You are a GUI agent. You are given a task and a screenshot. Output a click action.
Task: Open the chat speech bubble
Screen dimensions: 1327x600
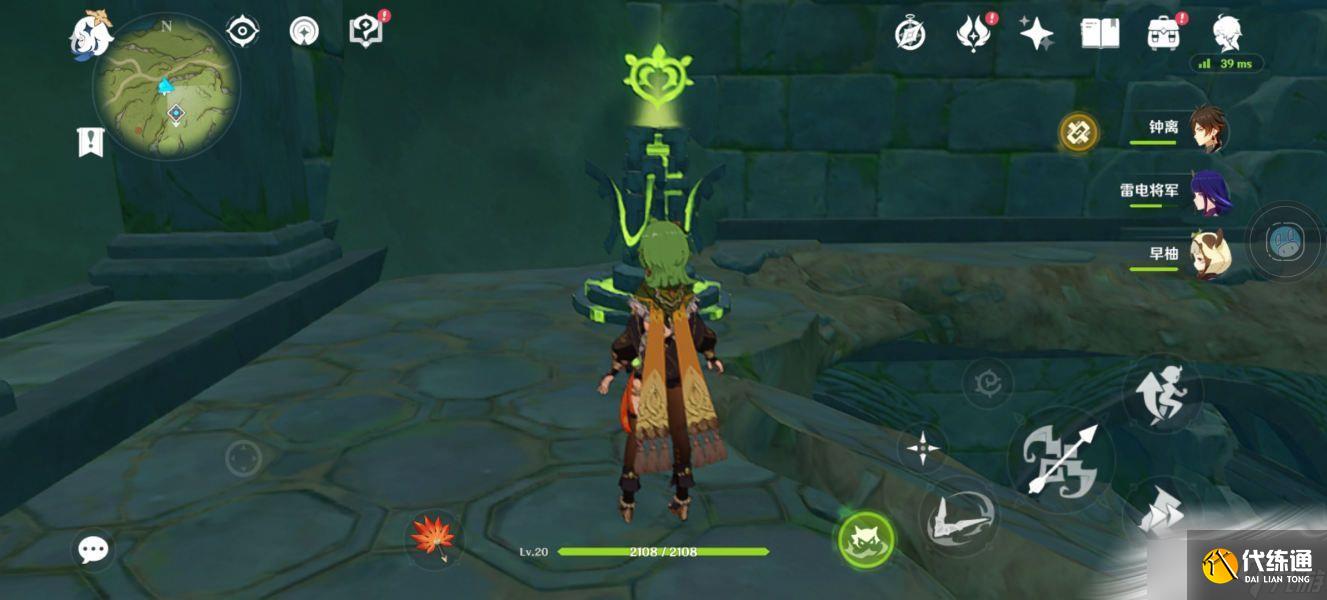[93, 548]
